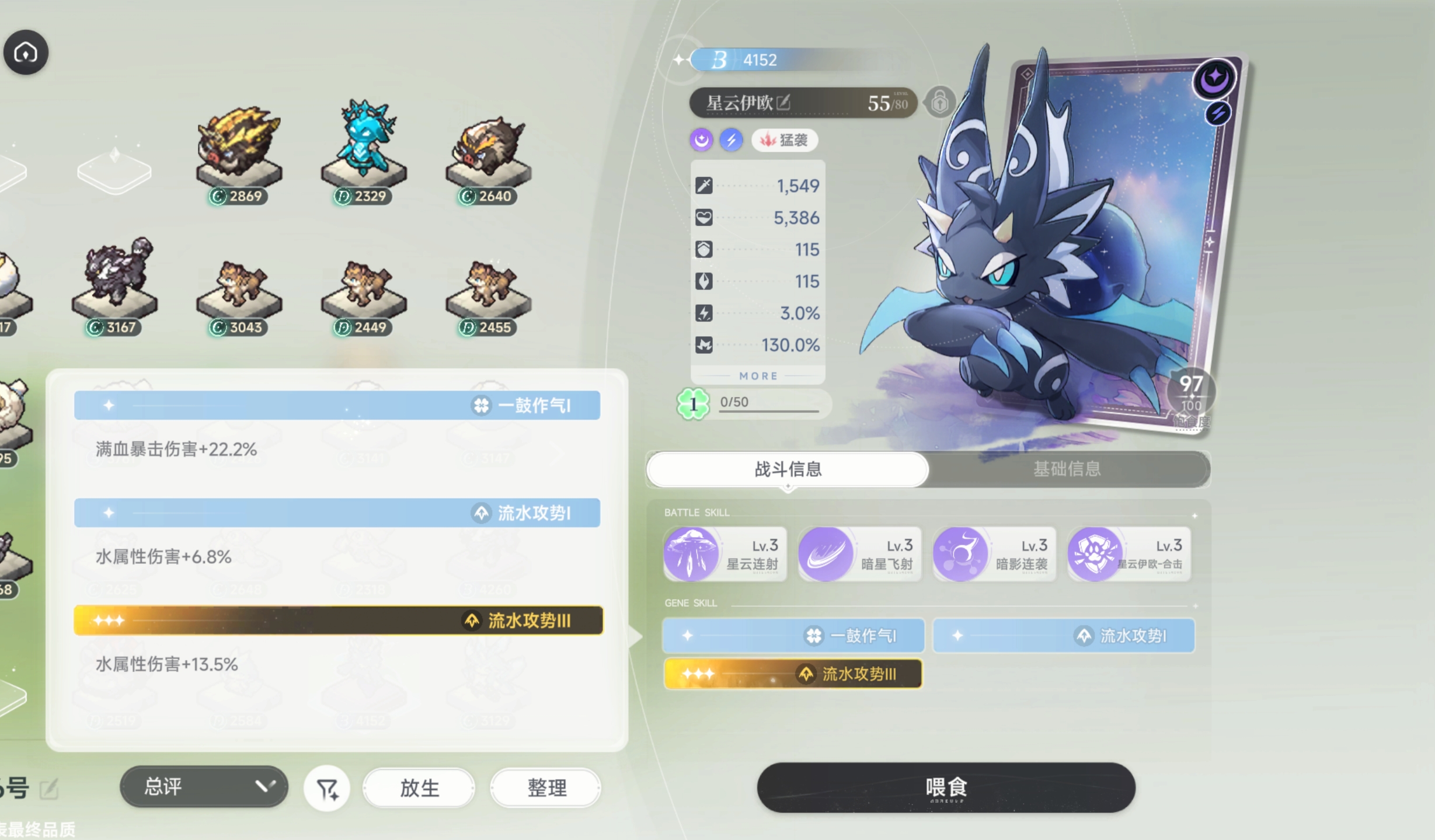Open the pet filter funnel icon
The height and width of the screenshot is (840, 1435).
(327, 789)
